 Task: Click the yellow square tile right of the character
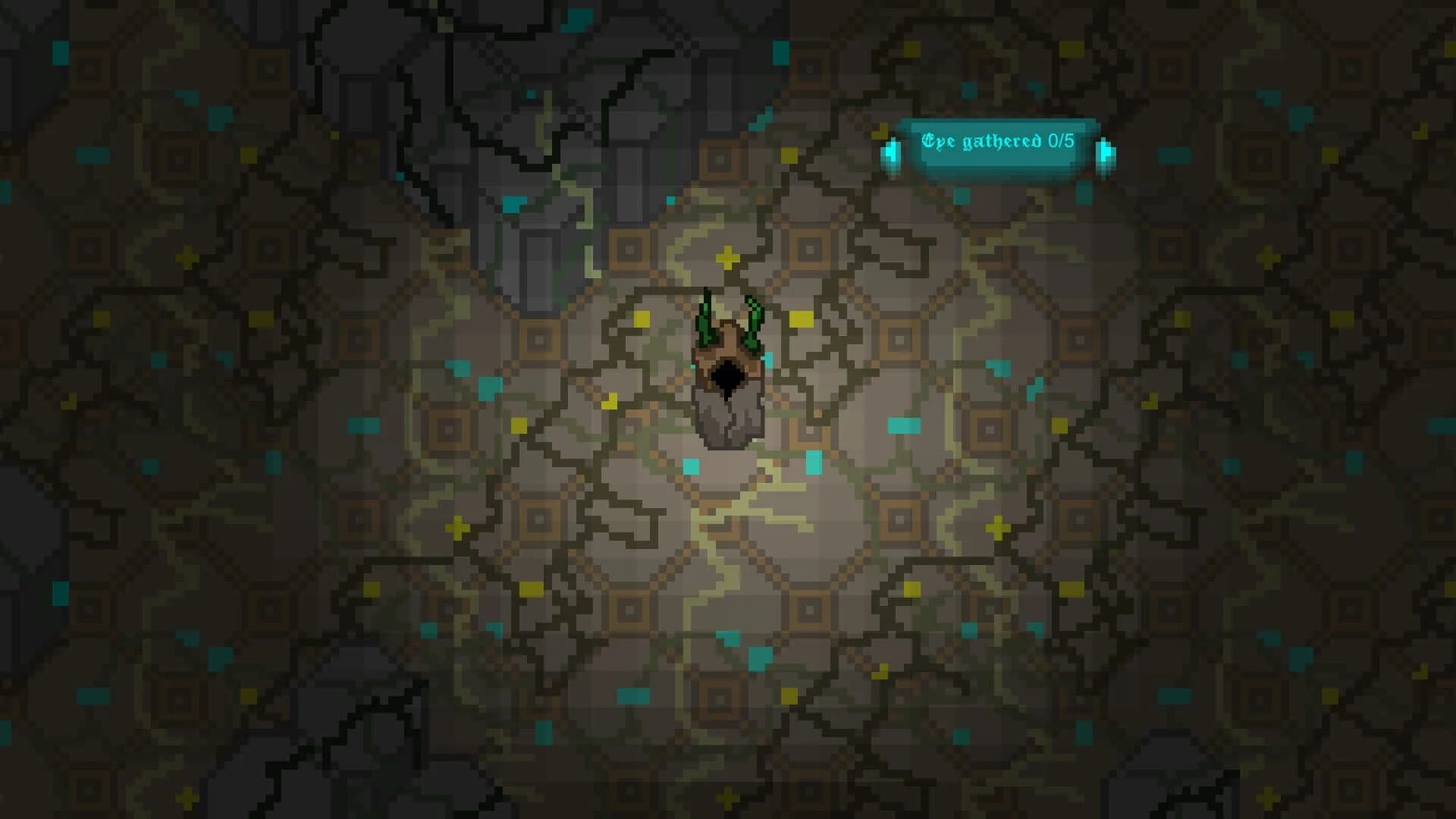802,318
